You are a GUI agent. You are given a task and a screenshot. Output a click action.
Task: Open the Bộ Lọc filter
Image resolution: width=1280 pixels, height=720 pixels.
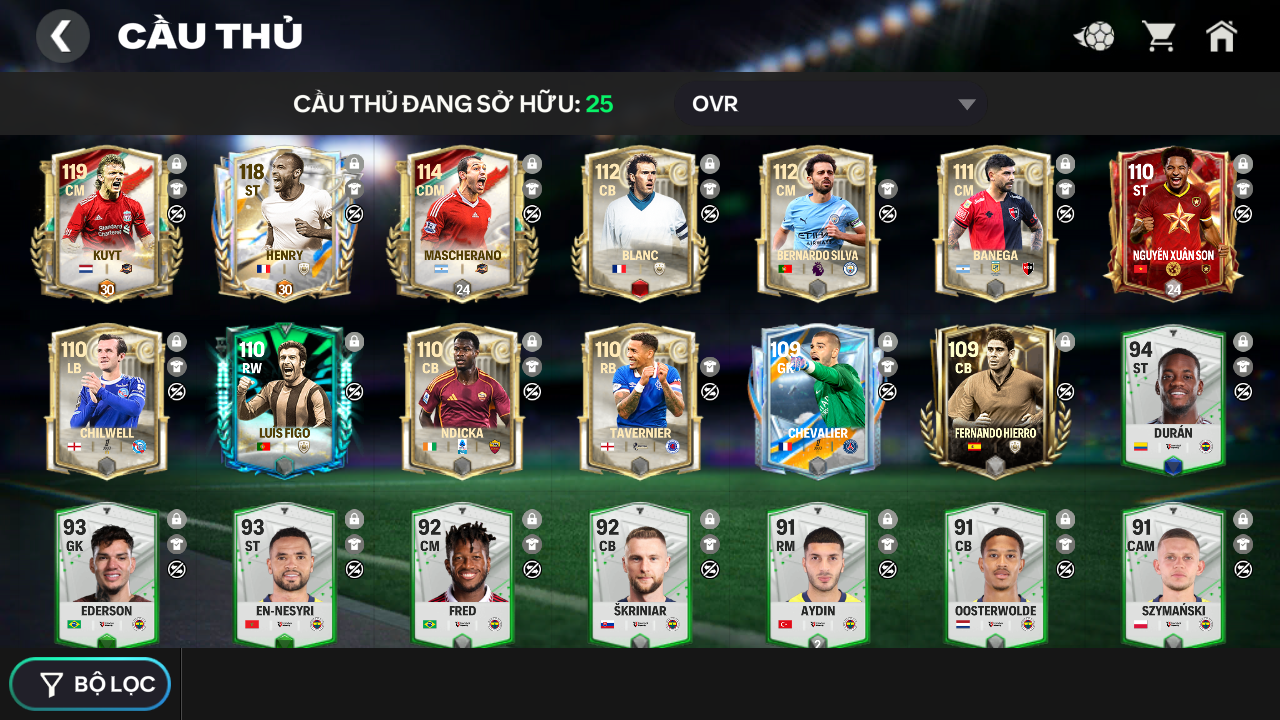coord(91,684)
